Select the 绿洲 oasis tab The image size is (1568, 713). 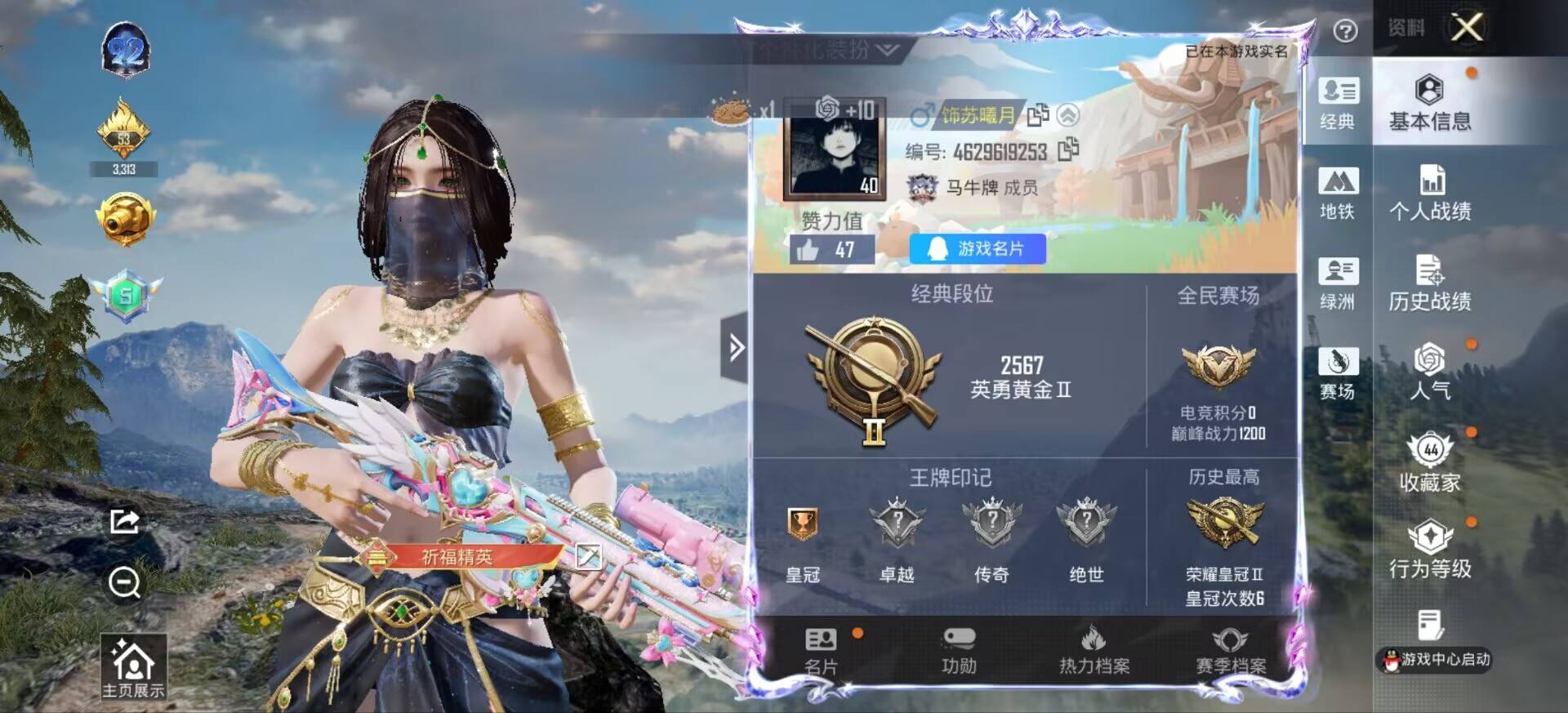pyautogui.click(x=1337, y=283)
